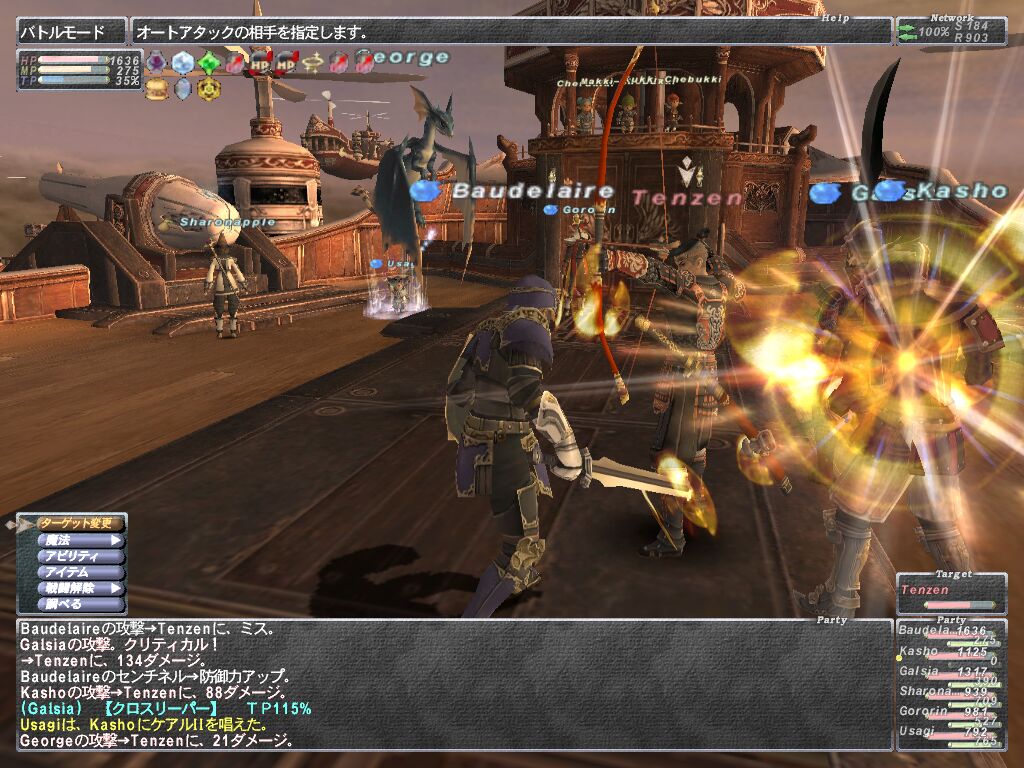Viewport: 1024px width, 768px height.
Task: Click the Network status indicator
Action: pyautogui.click(x=950, y=32)
